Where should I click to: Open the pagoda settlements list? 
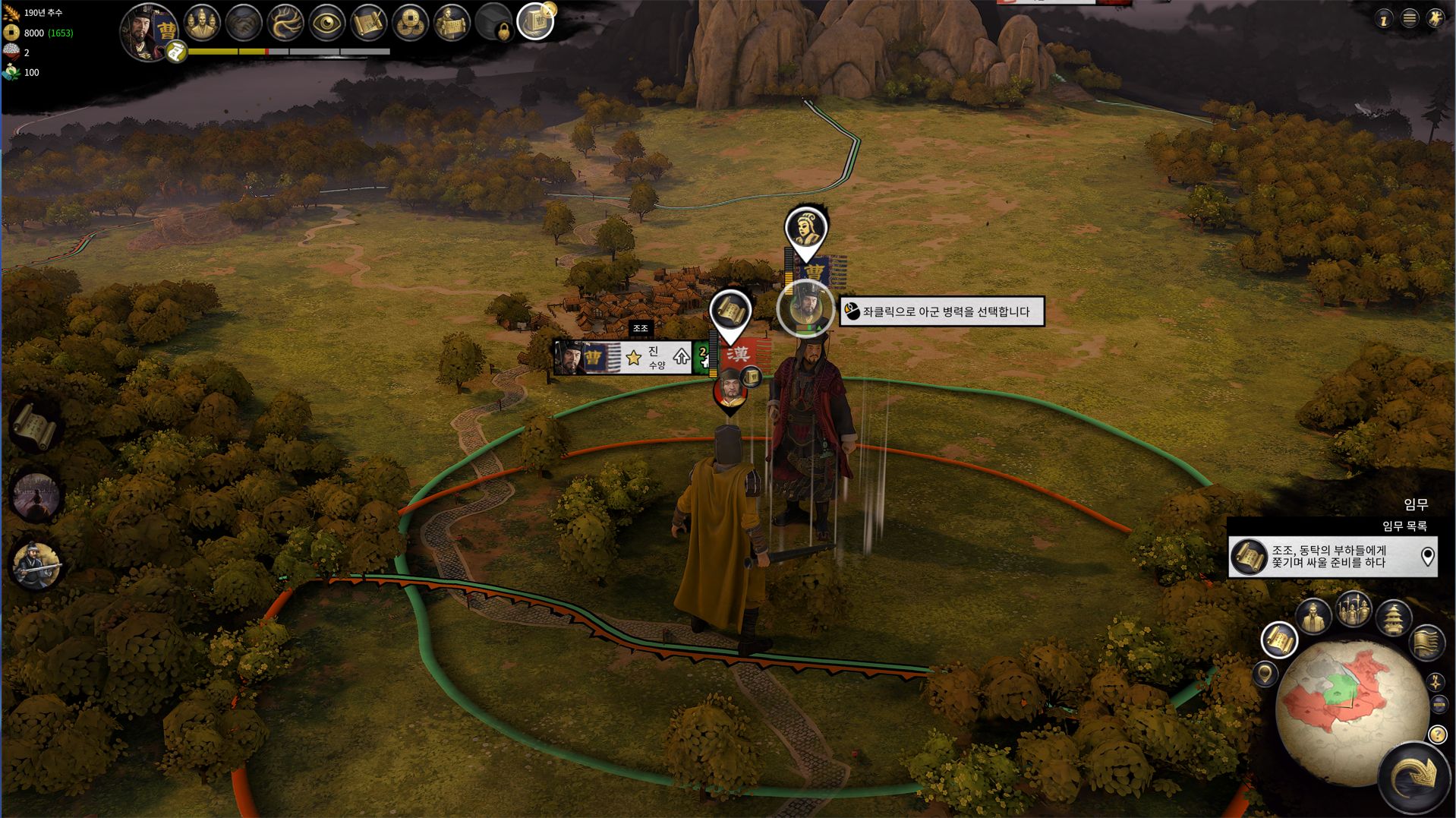pos(1394,617)
